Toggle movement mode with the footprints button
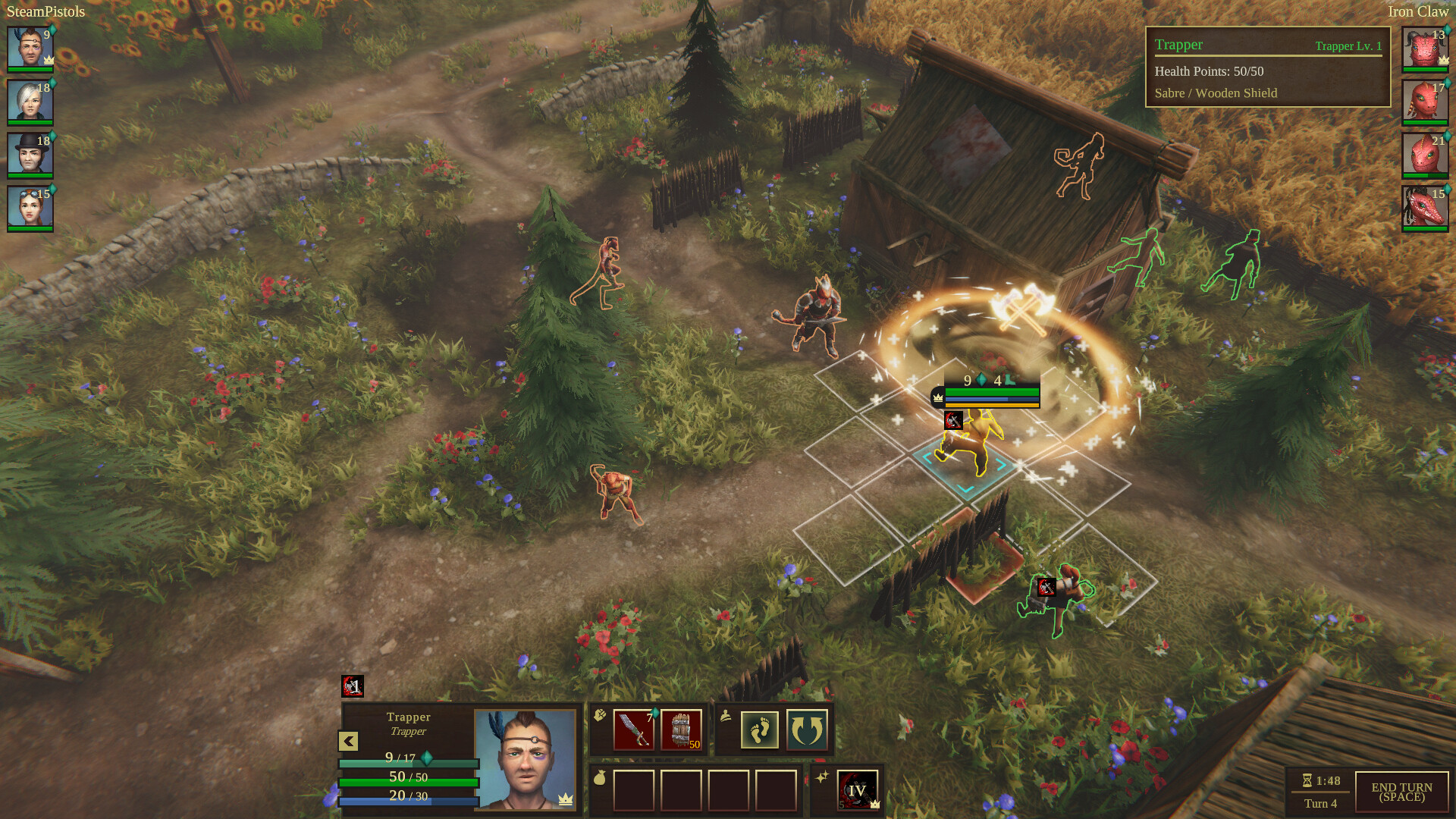The image size is (1456, 819). [x=758, y=730]
